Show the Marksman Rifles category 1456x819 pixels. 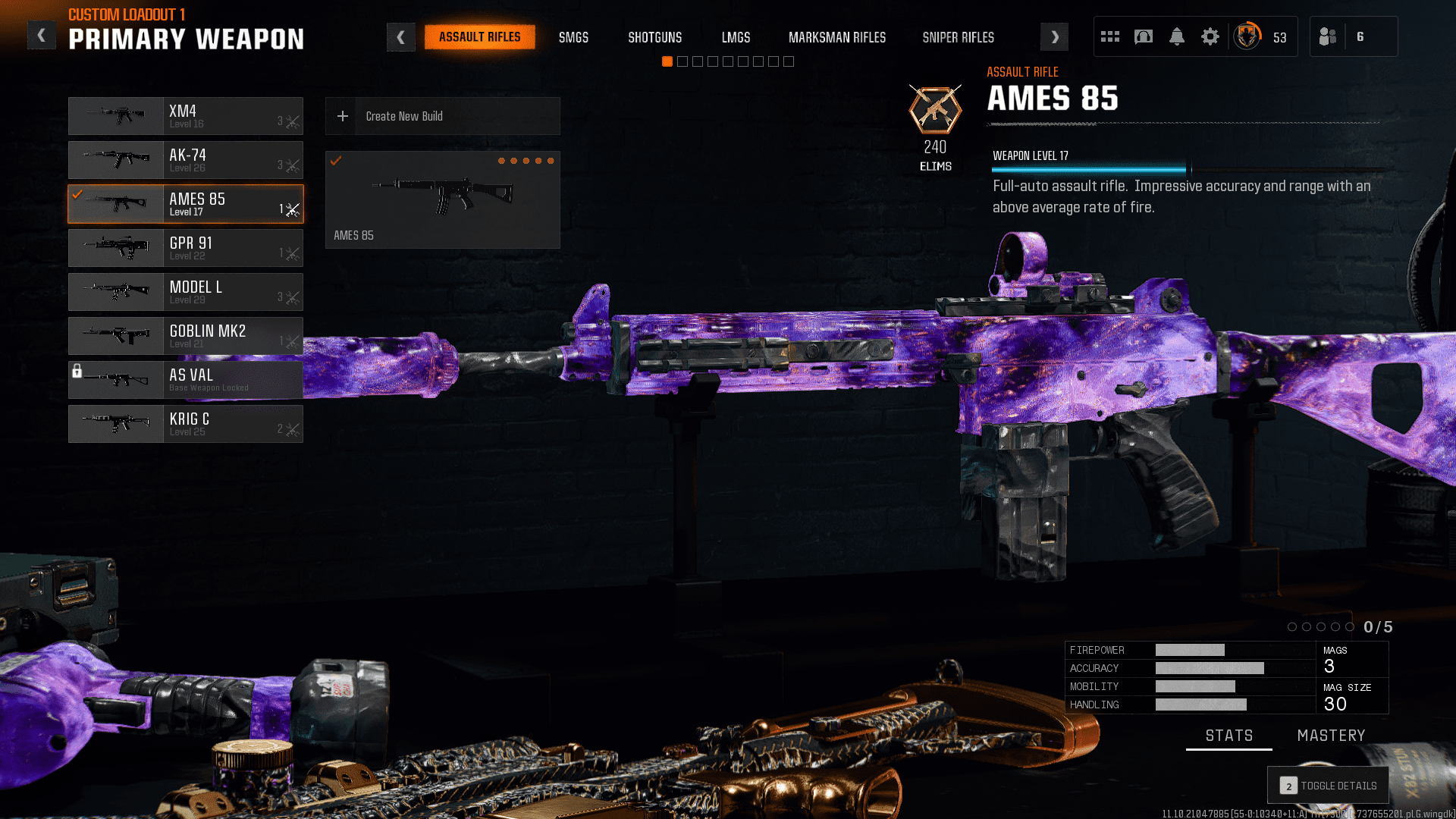[836, 37]
